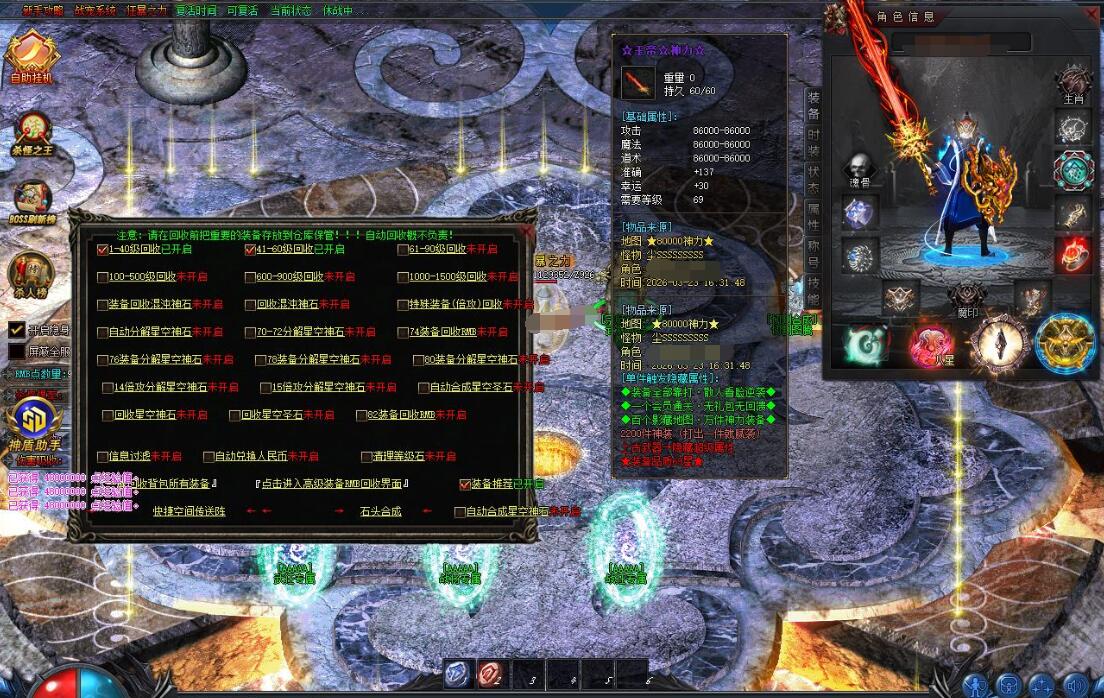Viewport: 1104px width, 698px height.
Task: Toggle the 1-40级回收 checkbox
Action: click(103, 249)
